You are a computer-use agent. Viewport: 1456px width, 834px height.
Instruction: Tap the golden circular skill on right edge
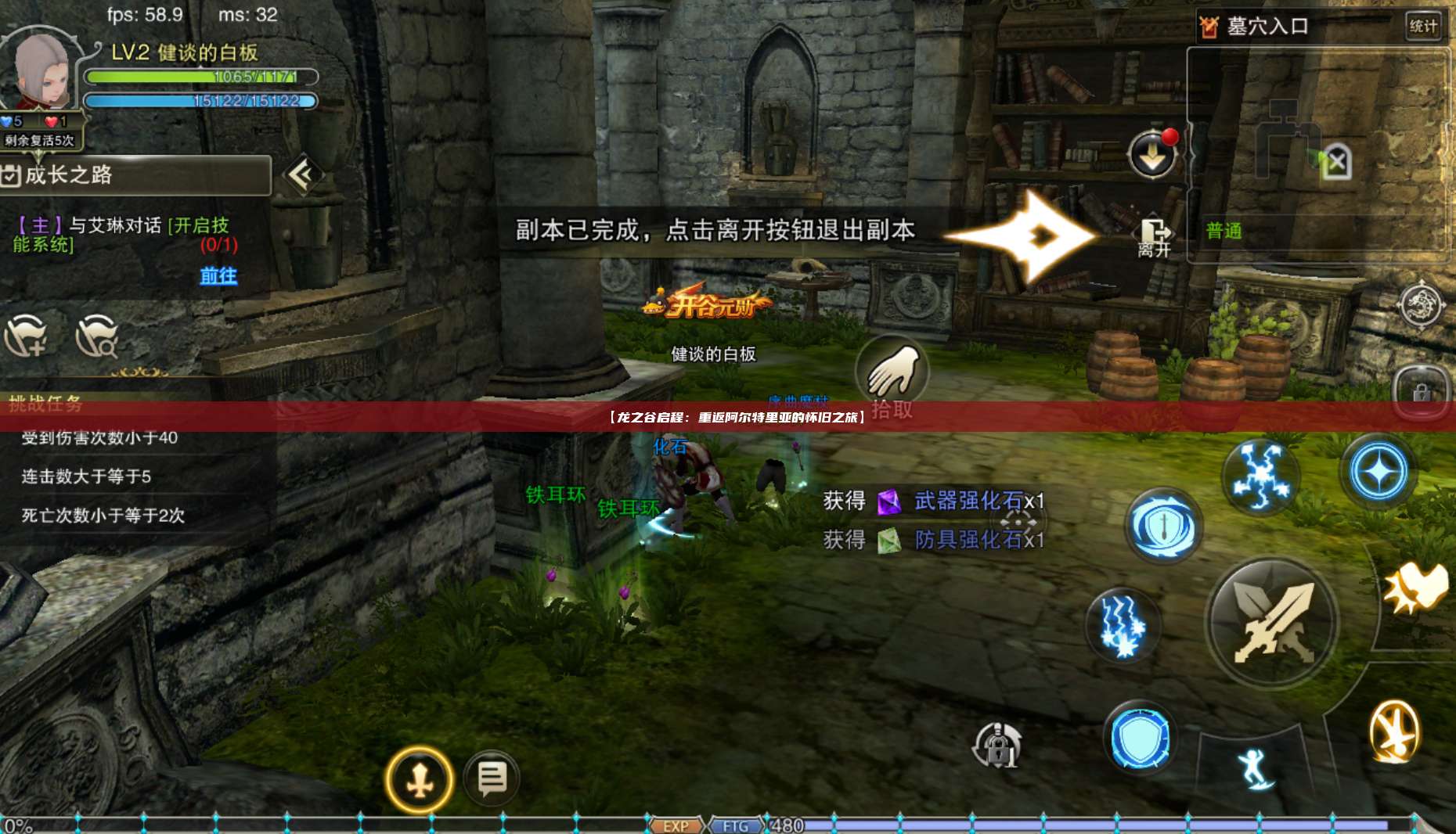coord(1394,732)
